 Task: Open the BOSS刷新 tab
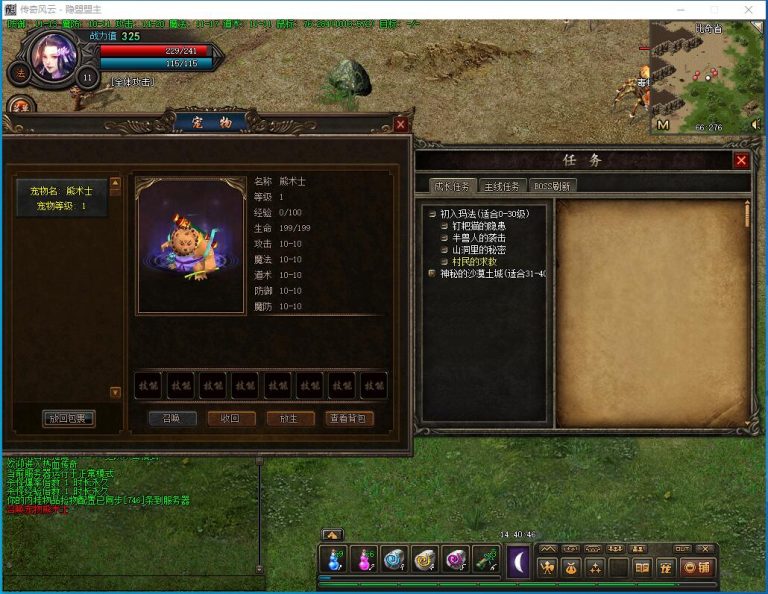click(x=552, y=186)
